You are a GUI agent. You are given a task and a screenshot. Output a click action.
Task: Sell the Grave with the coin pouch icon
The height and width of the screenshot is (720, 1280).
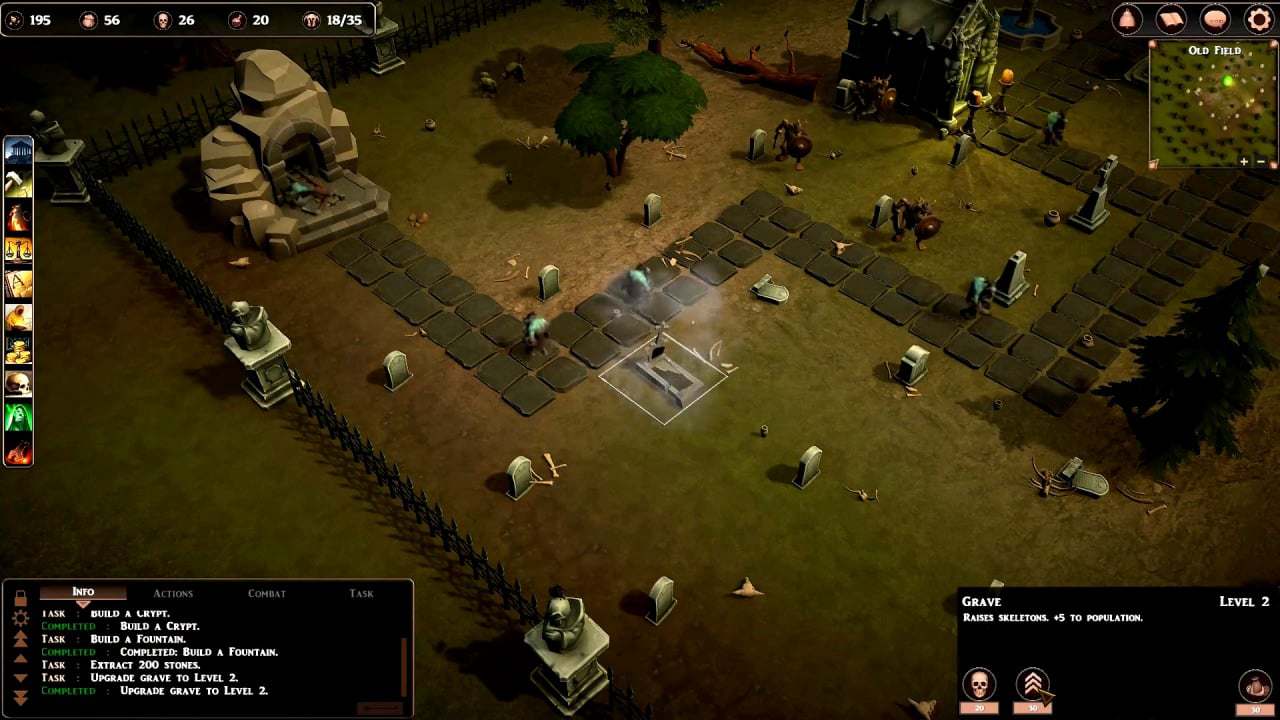pyautogui.click(x=1255, y=686)
